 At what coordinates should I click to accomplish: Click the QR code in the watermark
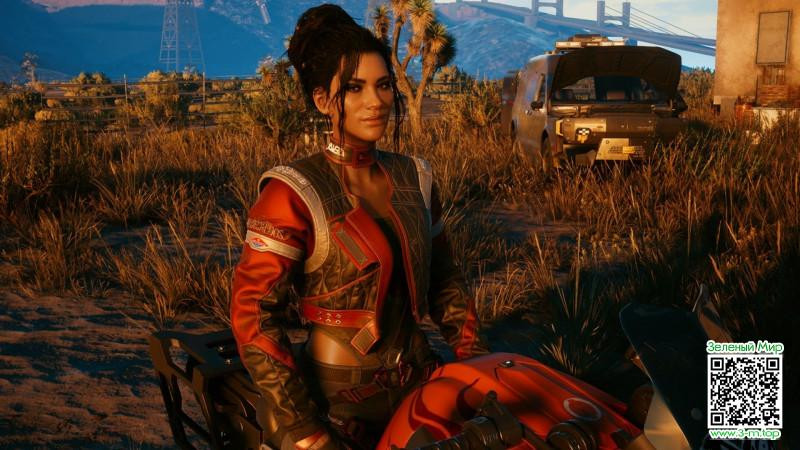pos(744,391)
